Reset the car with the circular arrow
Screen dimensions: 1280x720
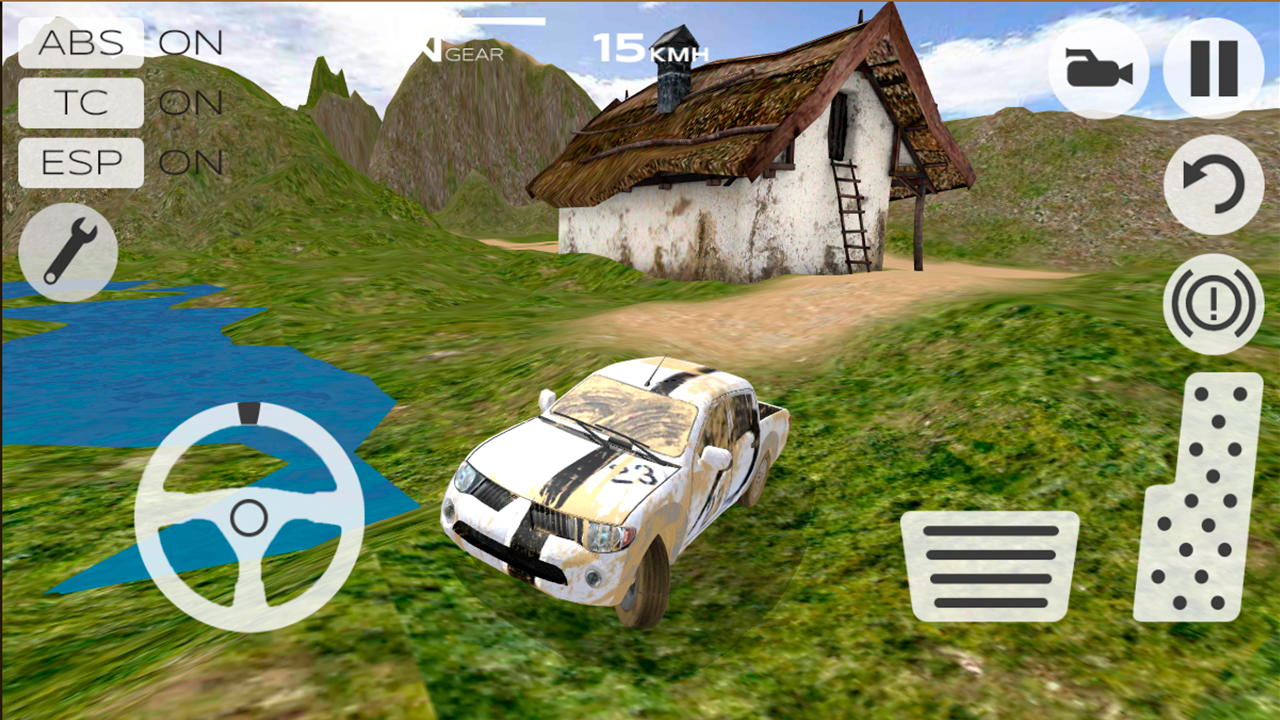coord(1213,185)
